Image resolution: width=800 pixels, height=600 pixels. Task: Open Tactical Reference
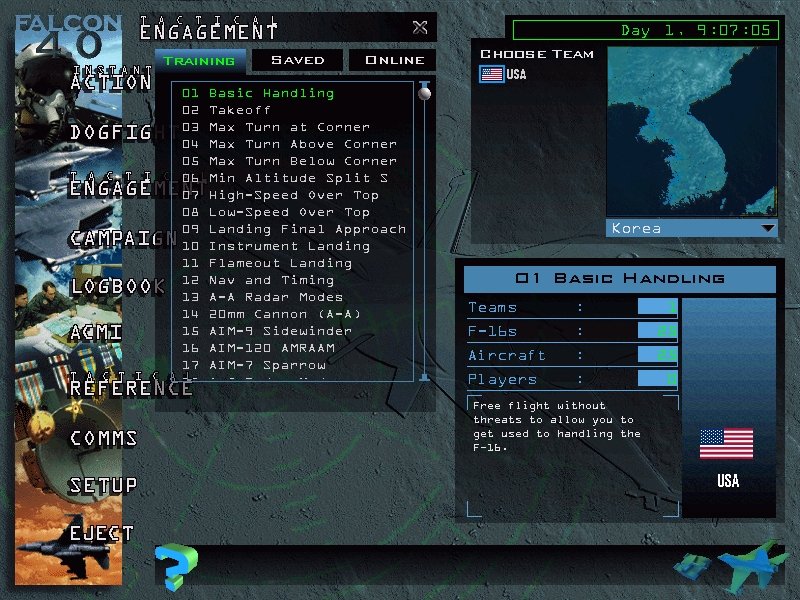click(x=130, y=388)
